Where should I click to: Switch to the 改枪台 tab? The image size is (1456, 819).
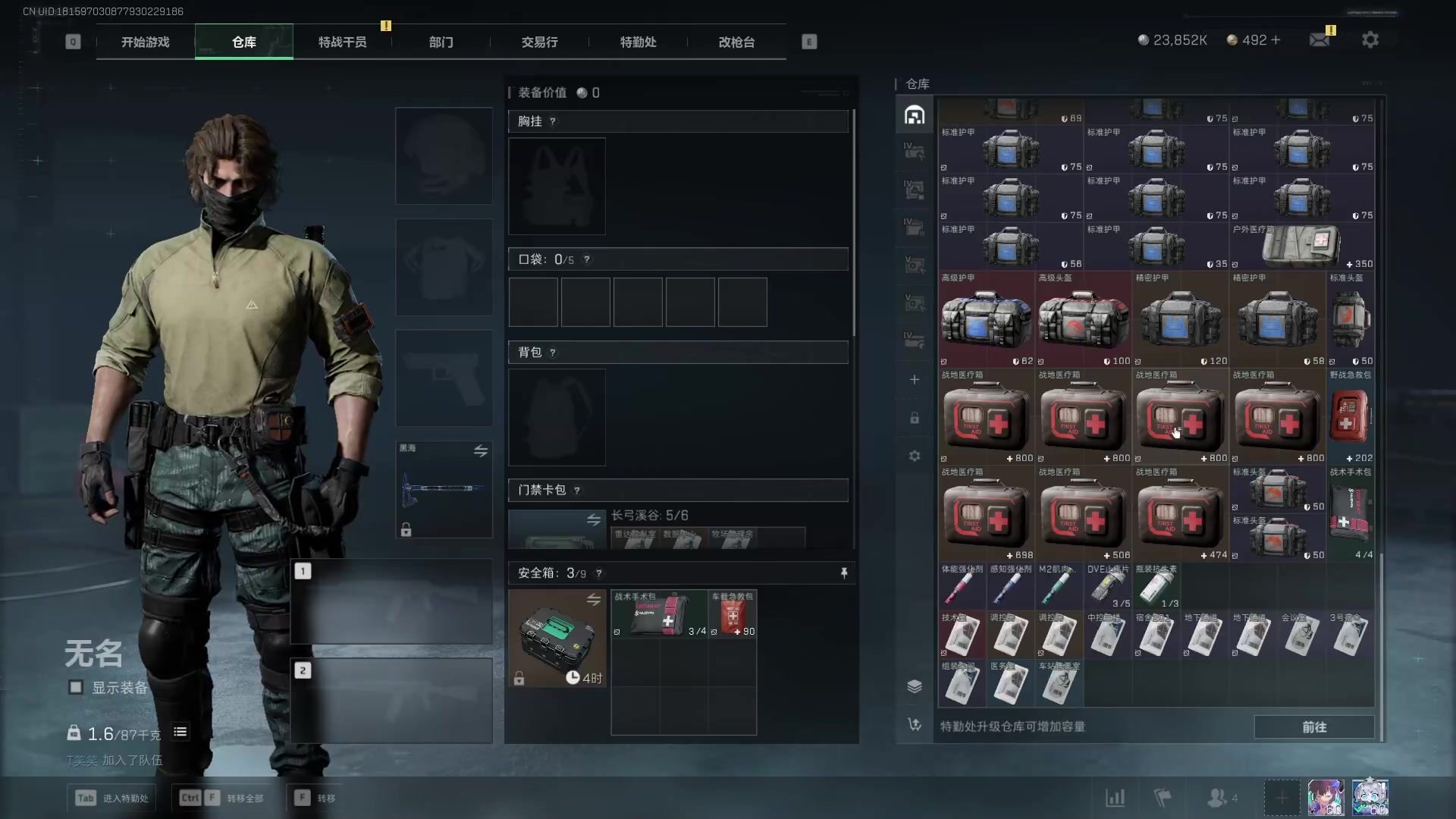pos(736,42)
